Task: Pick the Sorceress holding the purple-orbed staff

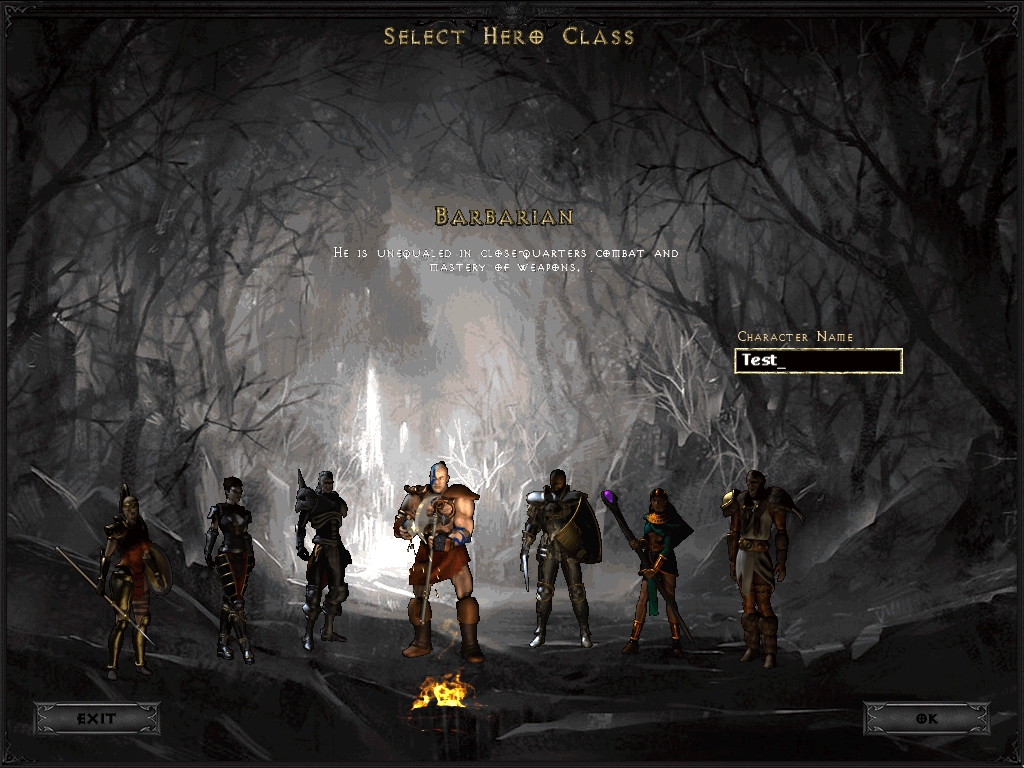Action: (x=655, y=565)
